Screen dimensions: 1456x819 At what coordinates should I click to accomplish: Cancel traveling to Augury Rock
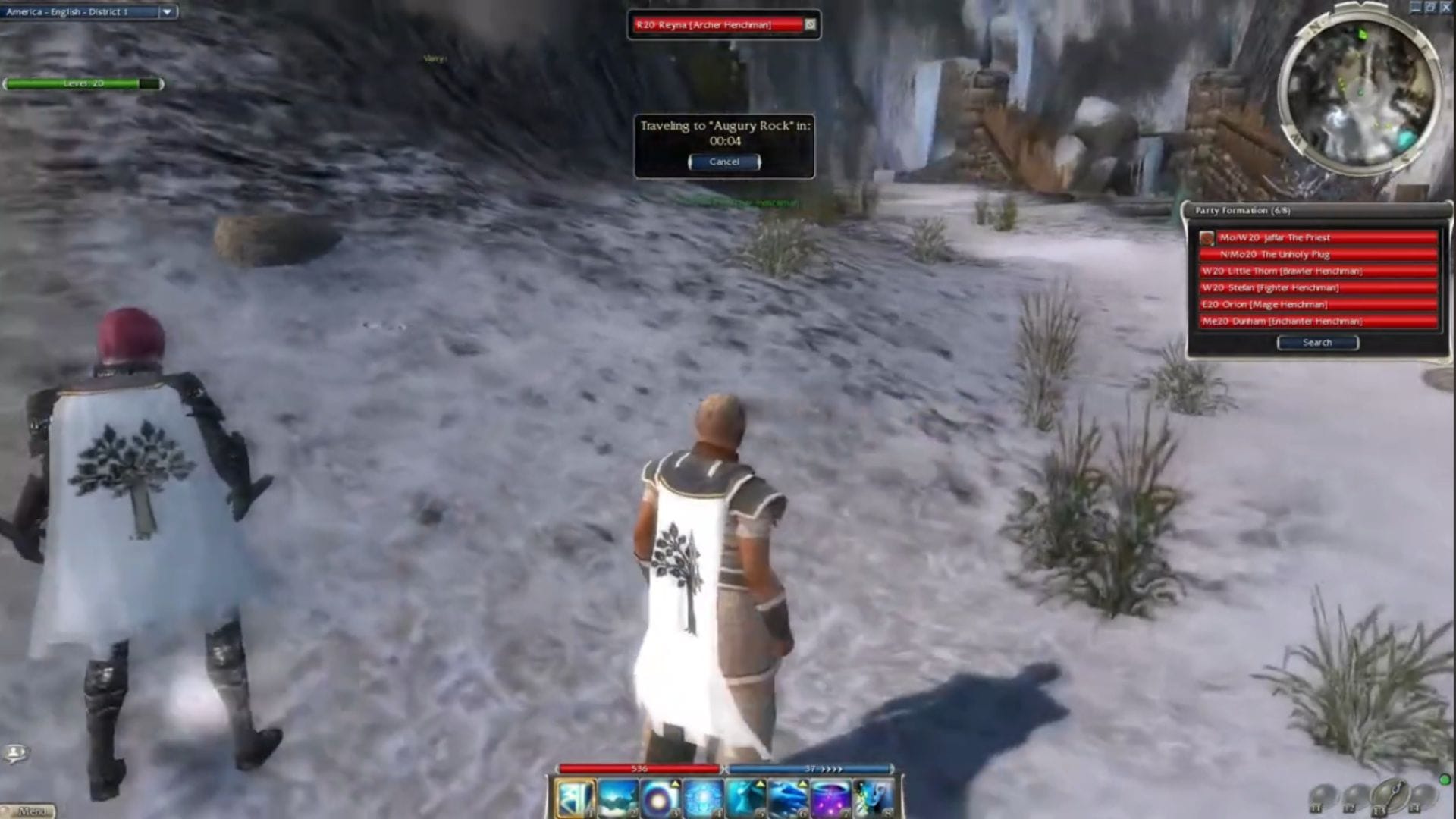click(723, 162)
